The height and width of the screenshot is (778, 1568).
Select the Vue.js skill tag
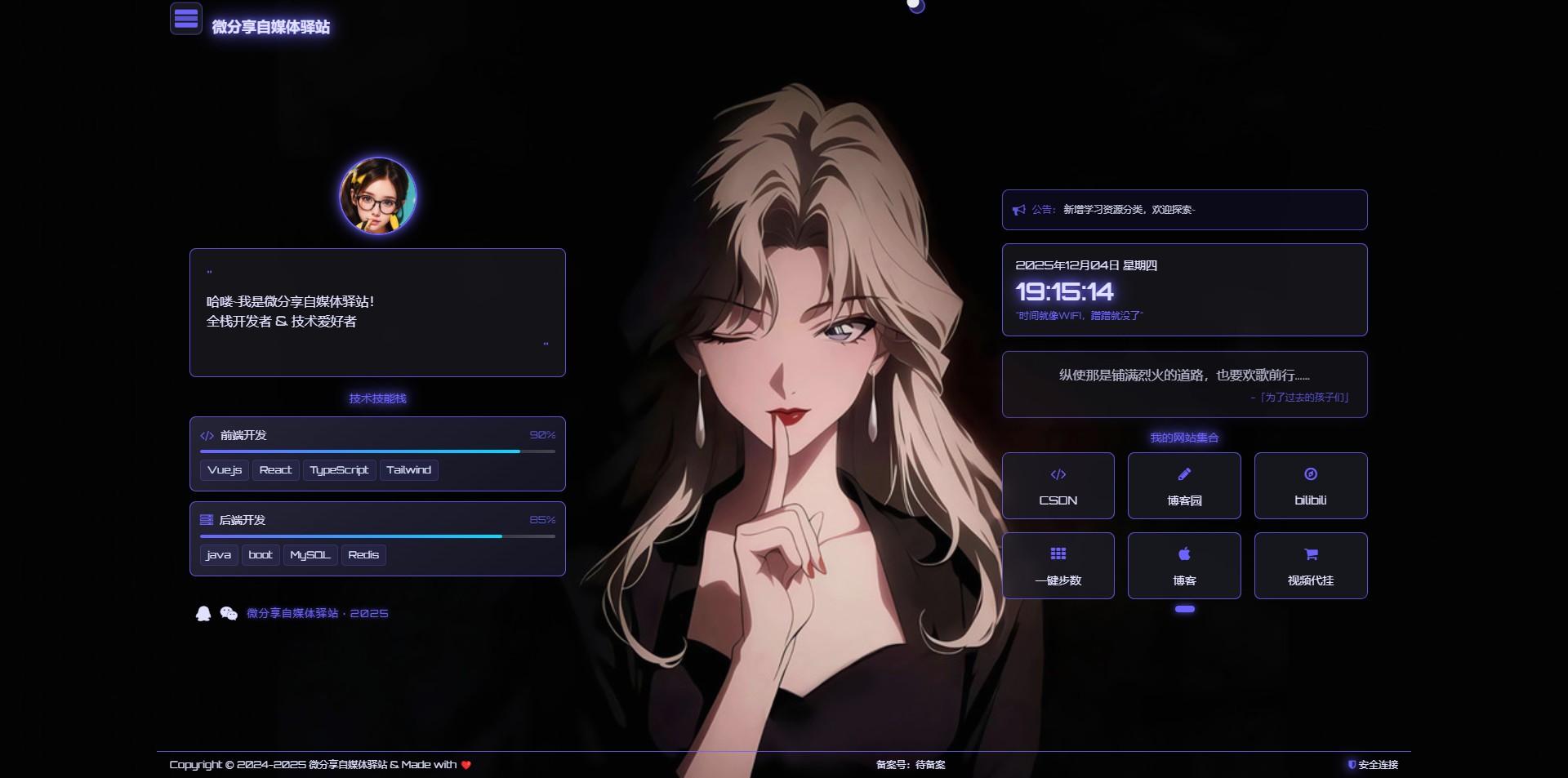click(225, 470)
